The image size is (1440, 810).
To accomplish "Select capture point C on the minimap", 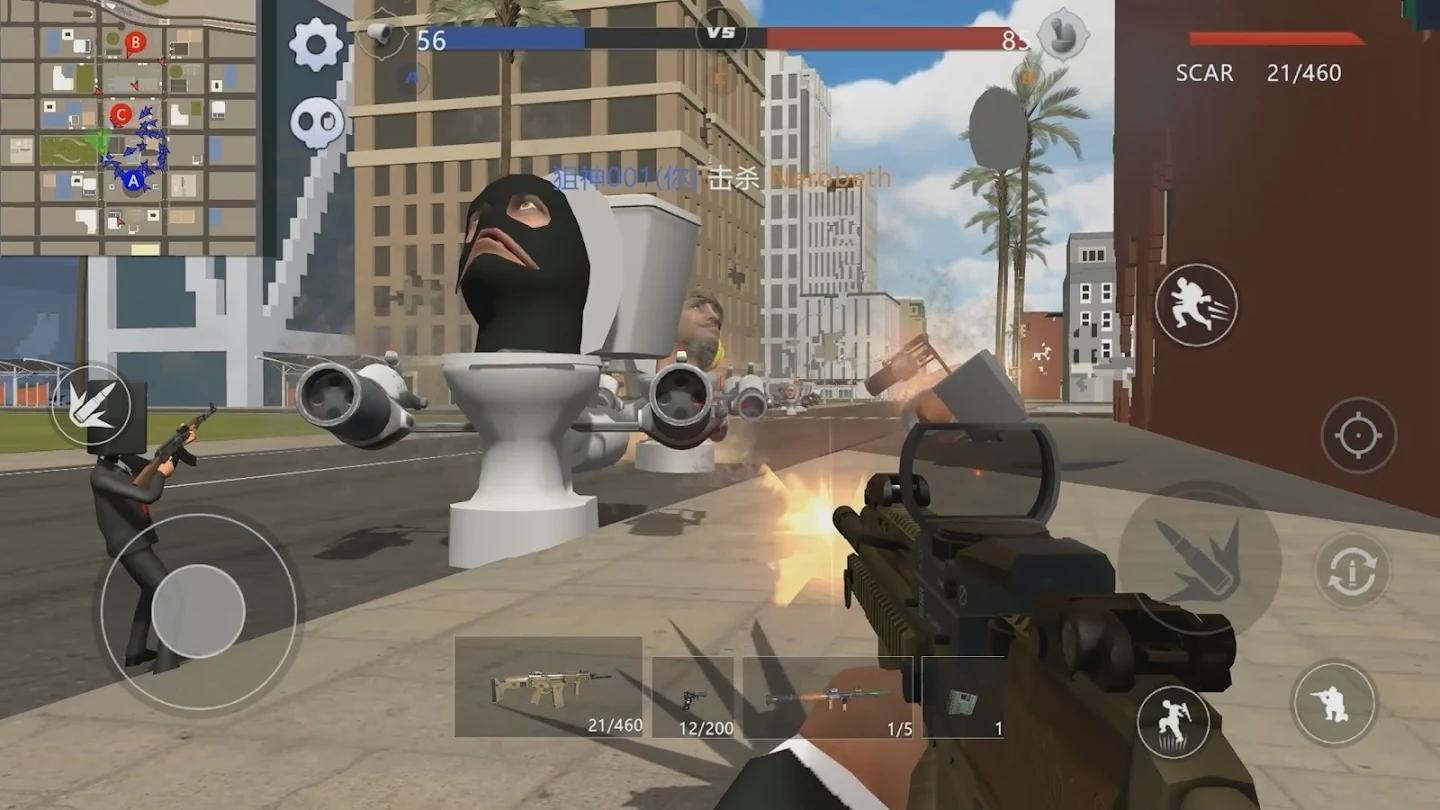I will coord(121,115).
